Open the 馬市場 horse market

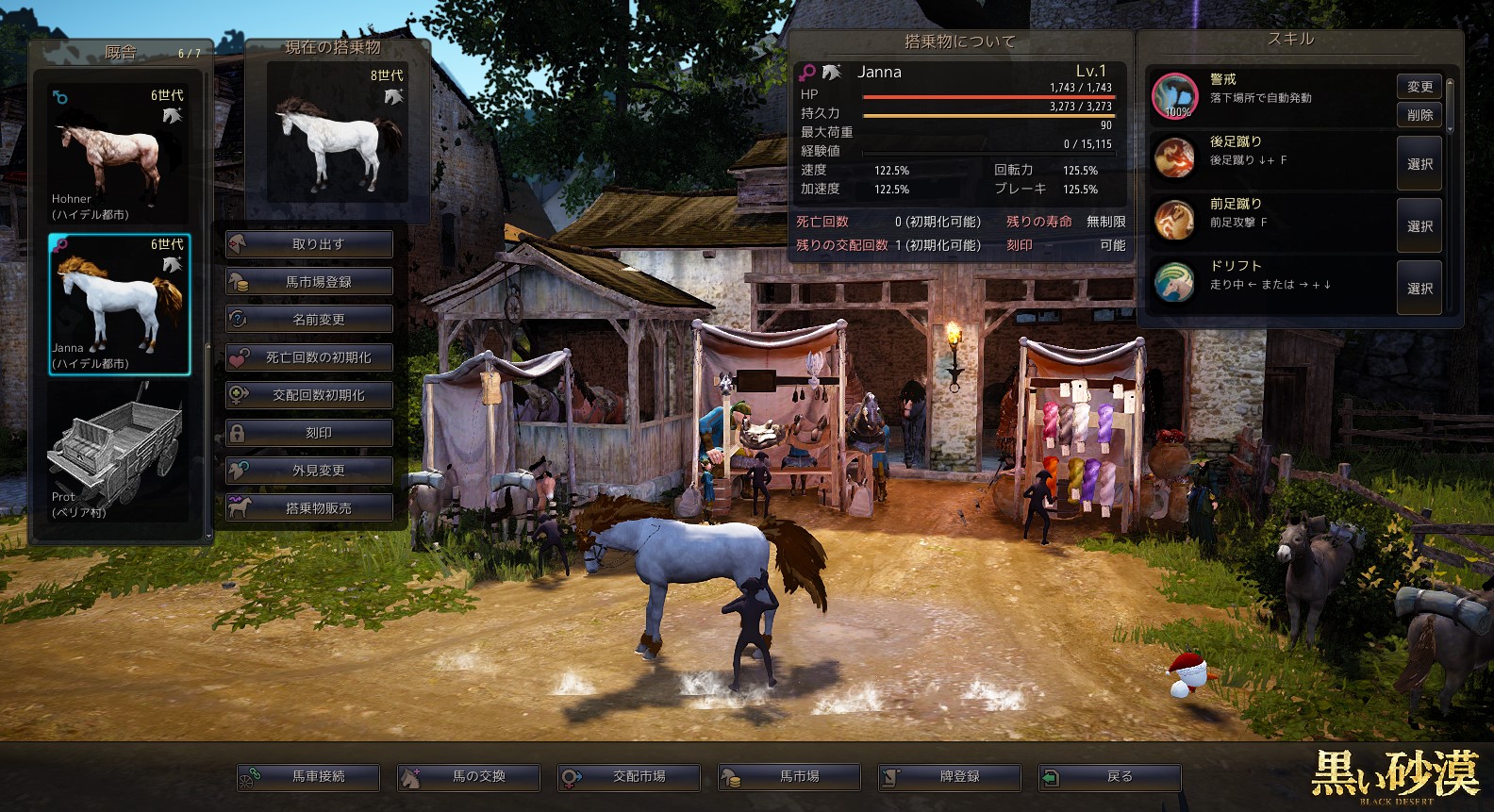click(789, 777)
